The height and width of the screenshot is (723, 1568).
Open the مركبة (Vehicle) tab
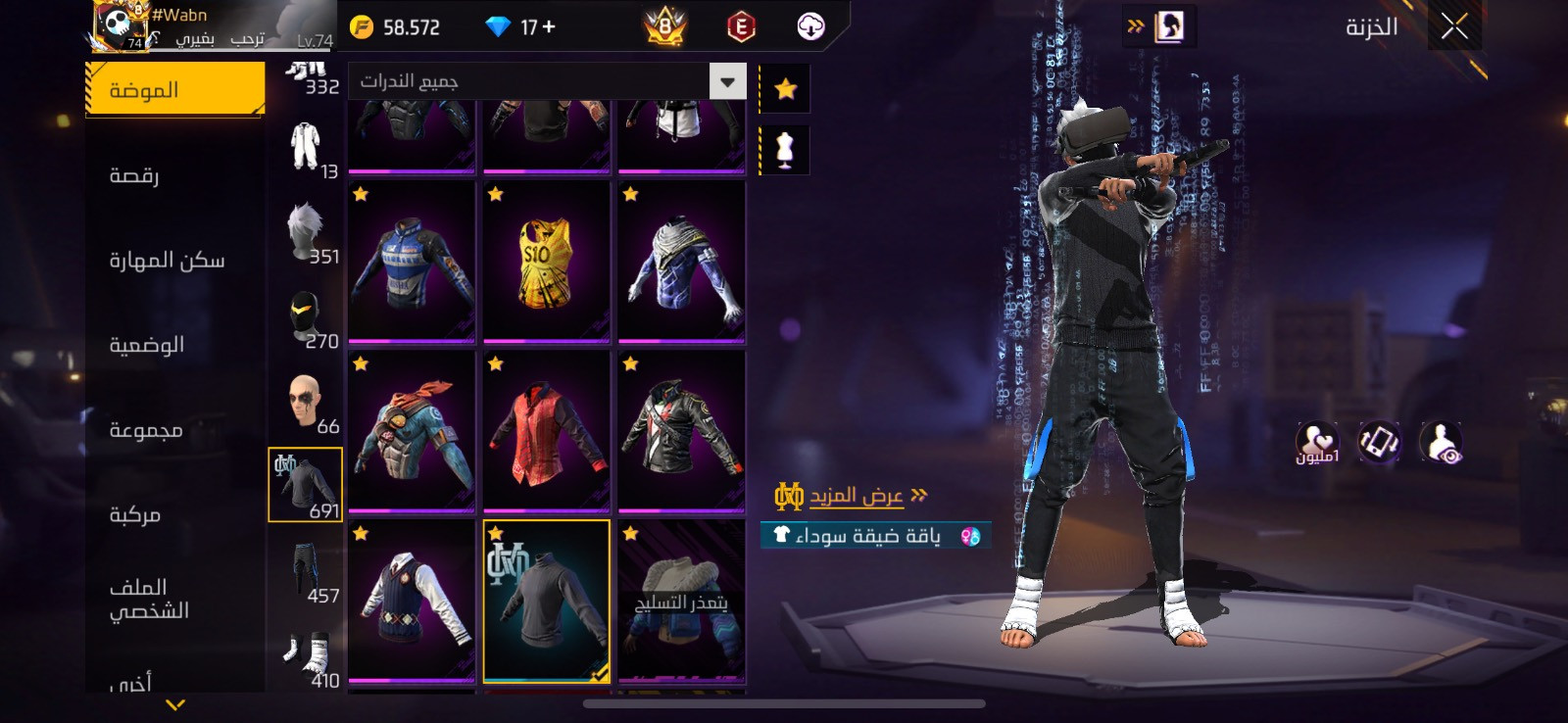(x=135, y=514)
